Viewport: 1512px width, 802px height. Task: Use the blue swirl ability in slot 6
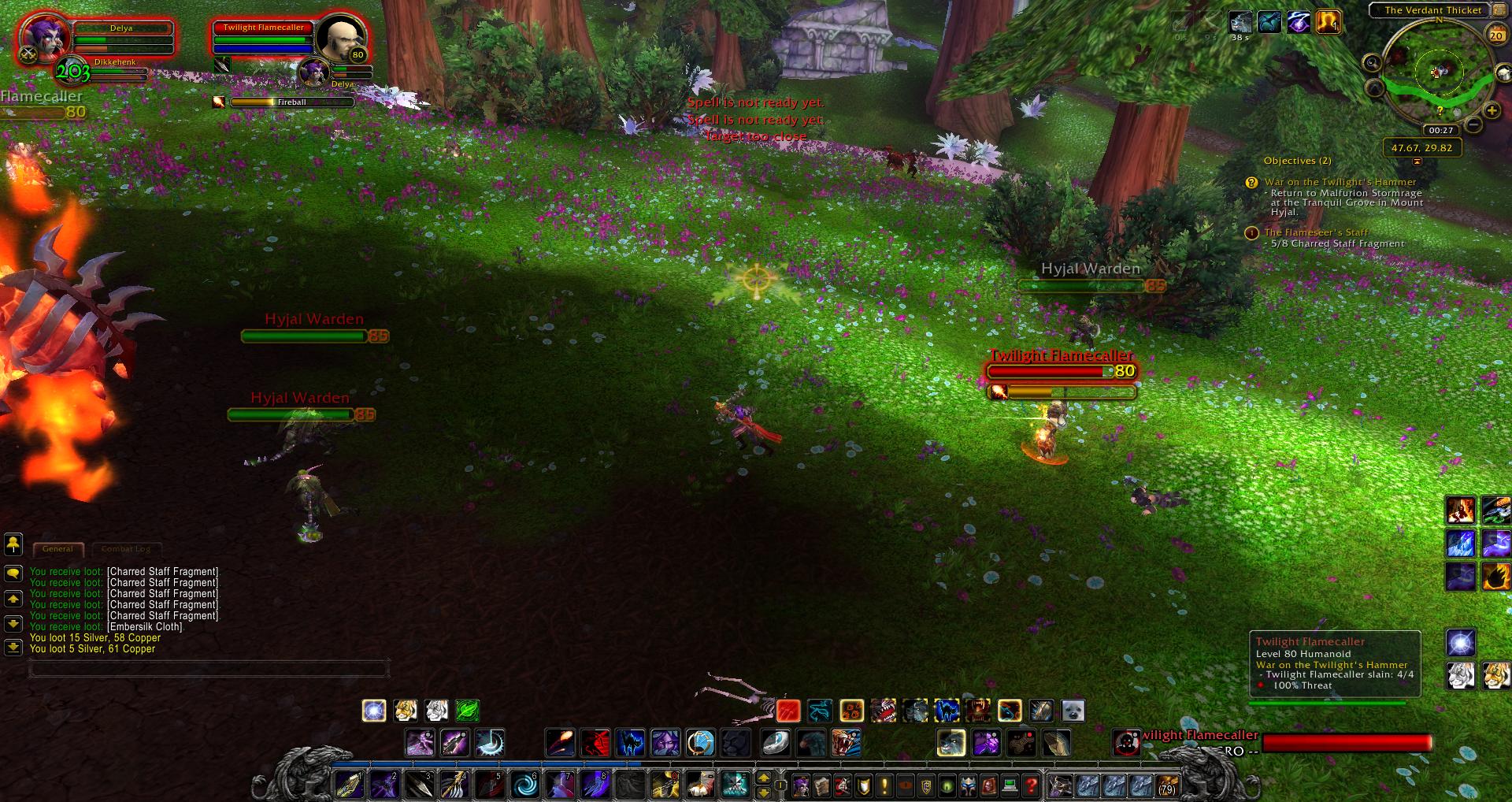point(525,785)
